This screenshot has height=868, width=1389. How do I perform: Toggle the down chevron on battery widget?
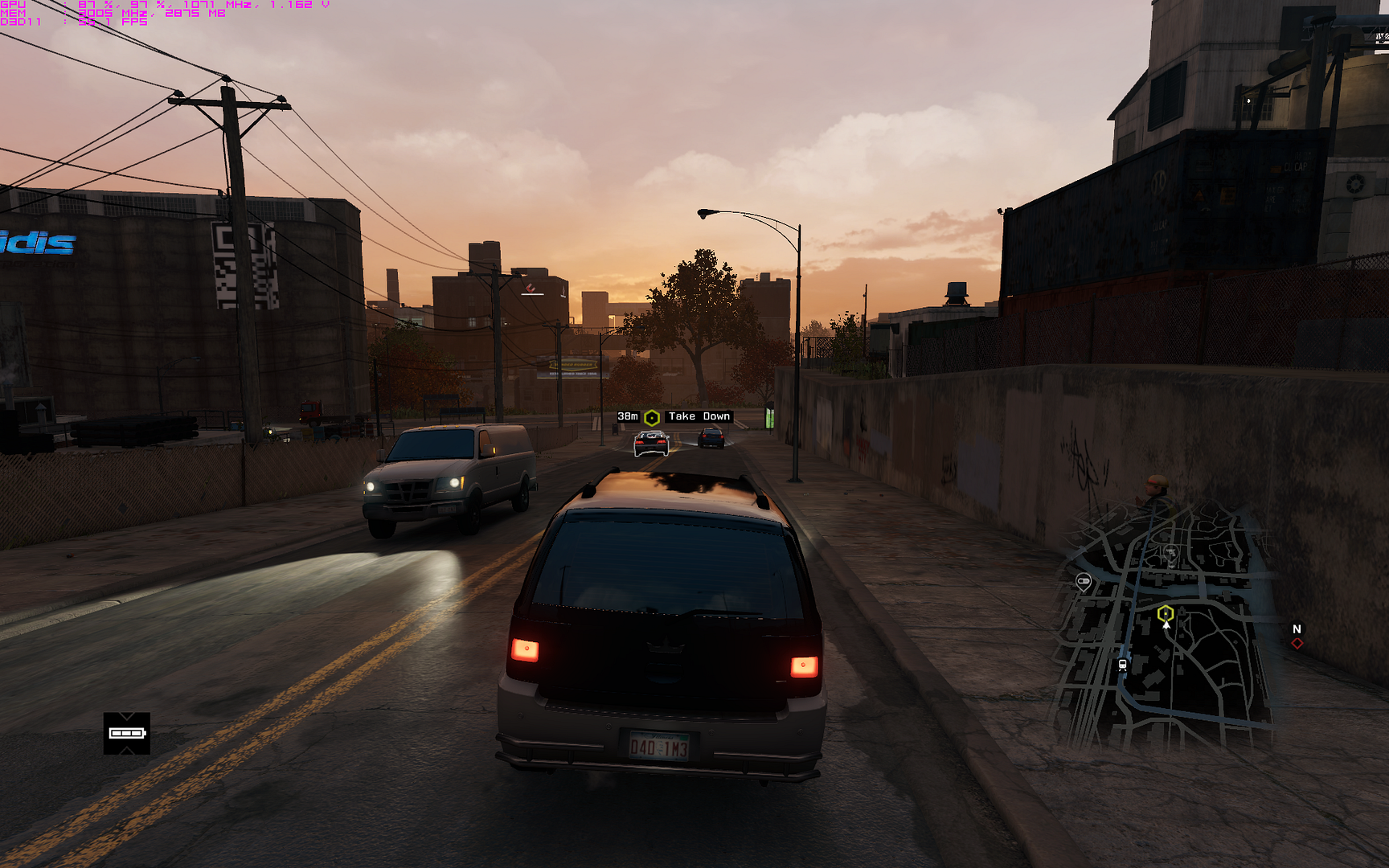coord(126,716)
